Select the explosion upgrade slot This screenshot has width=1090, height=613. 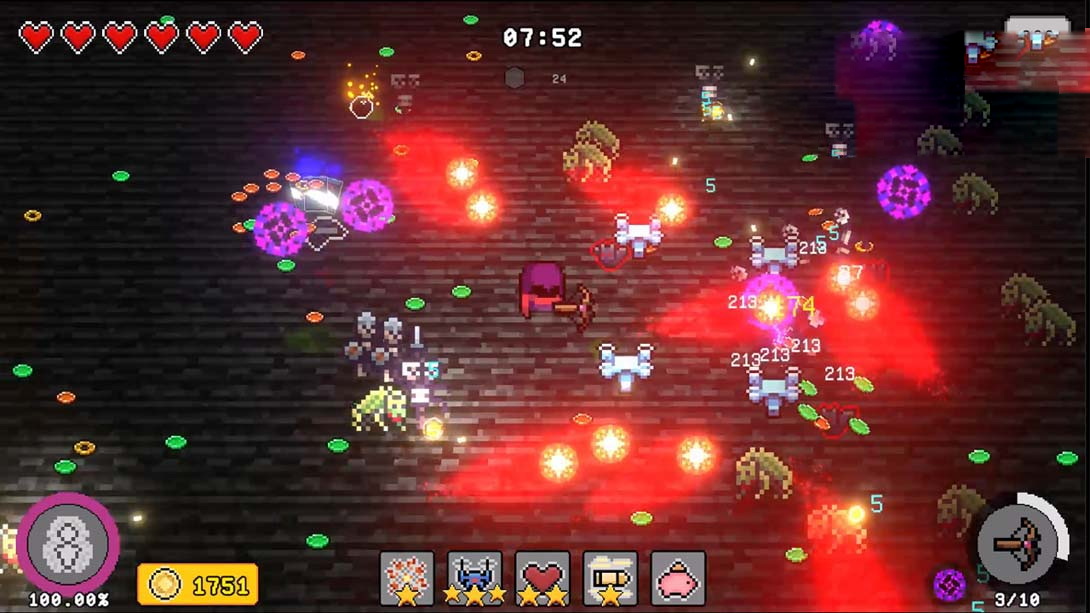pyautogui.click(x=407, y=579)
